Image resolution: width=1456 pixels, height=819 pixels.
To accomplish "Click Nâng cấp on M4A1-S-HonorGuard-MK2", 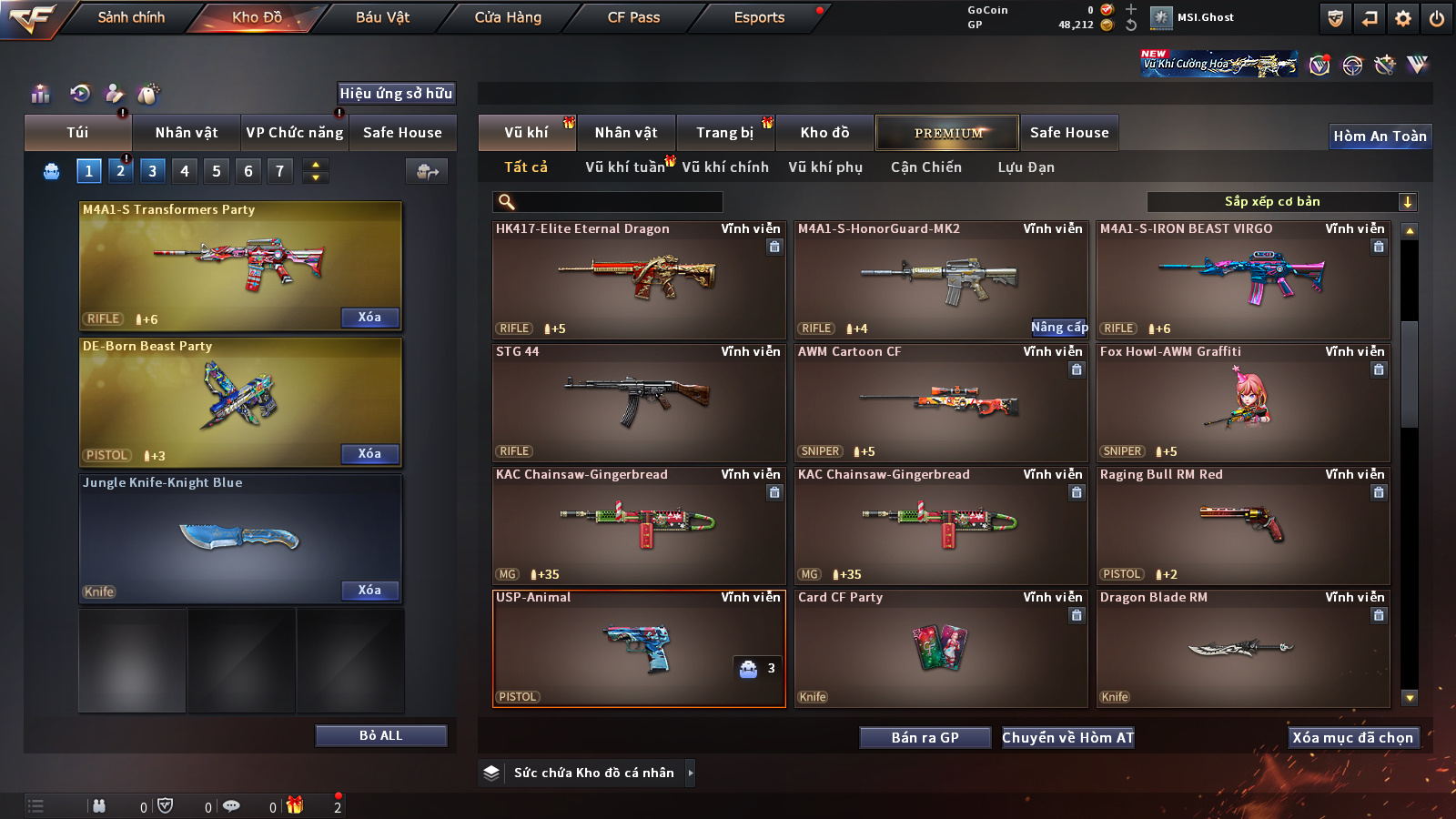I will coord(1059,328).
